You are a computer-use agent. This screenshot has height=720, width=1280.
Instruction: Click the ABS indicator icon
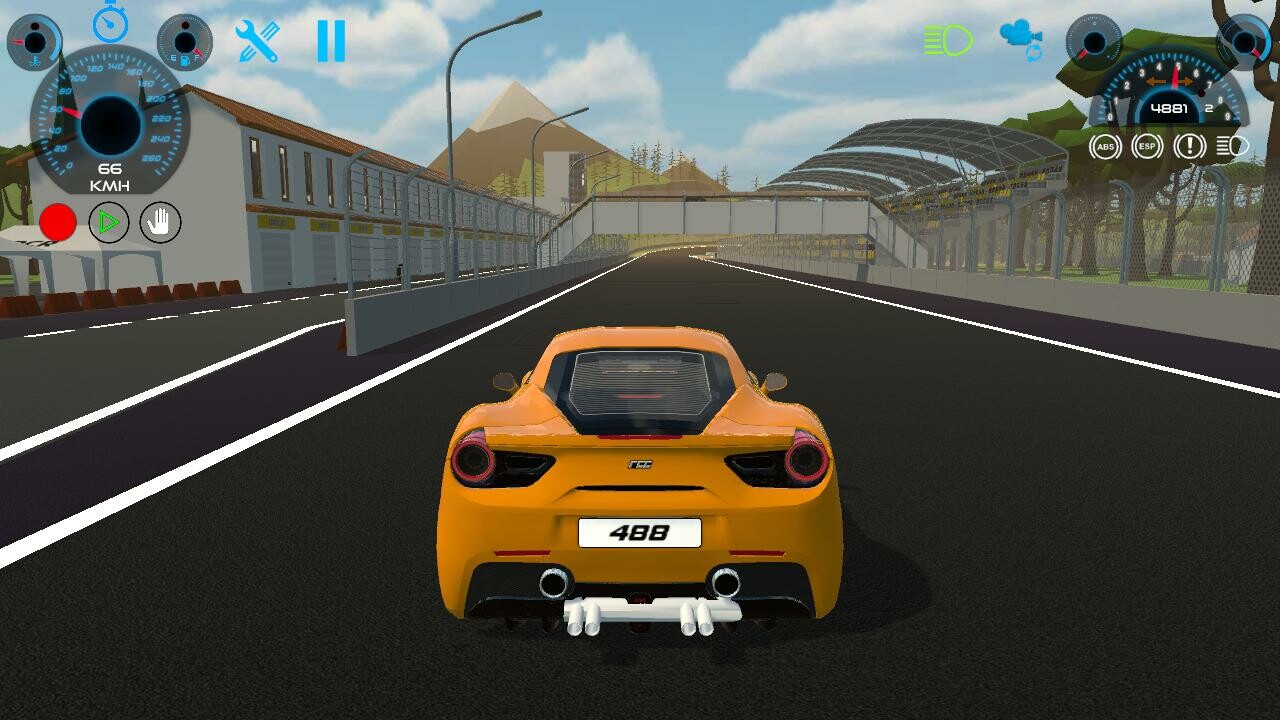tap(1103, 147)
